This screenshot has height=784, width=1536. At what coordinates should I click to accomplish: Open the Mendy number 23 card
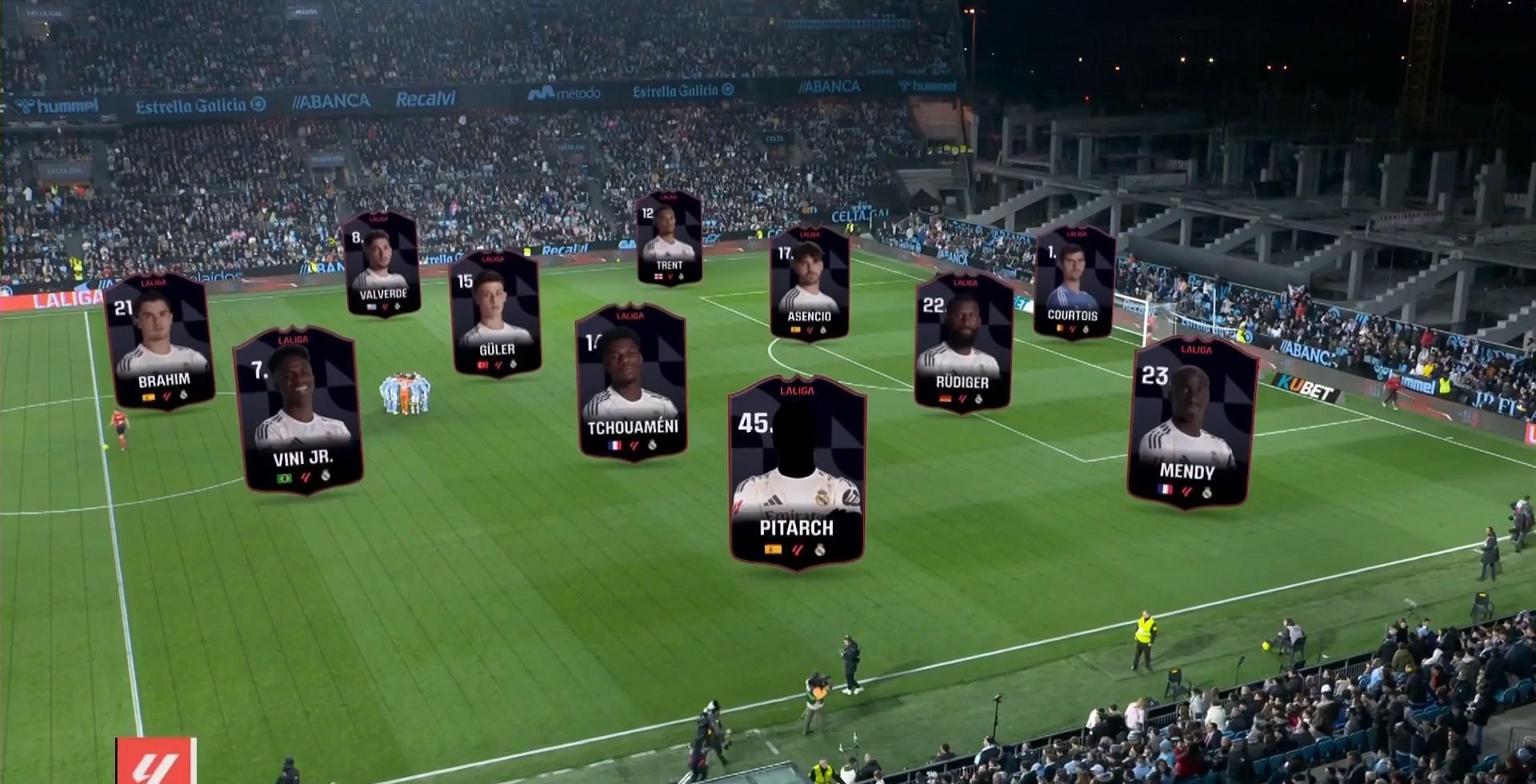coord(1190,422)
